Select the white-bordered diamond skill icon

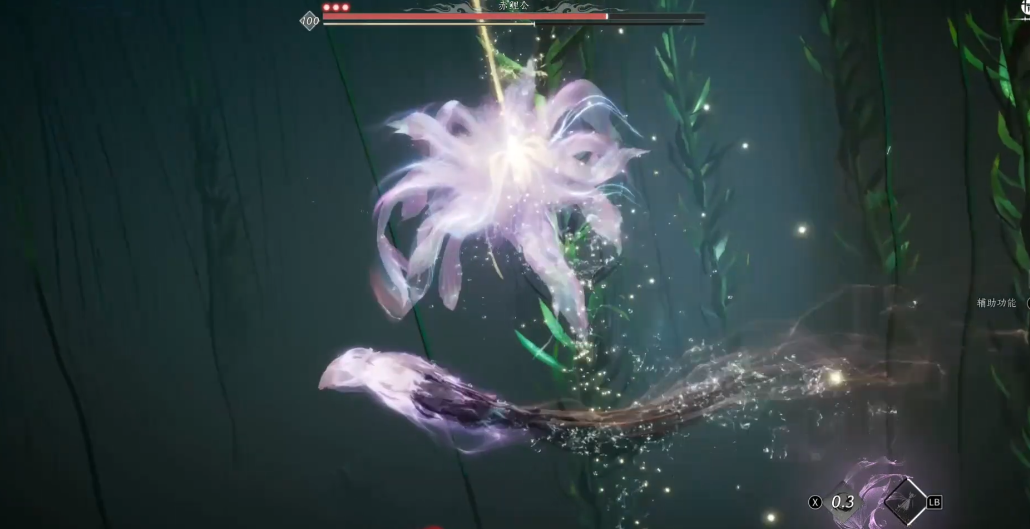tap(906, 500)
